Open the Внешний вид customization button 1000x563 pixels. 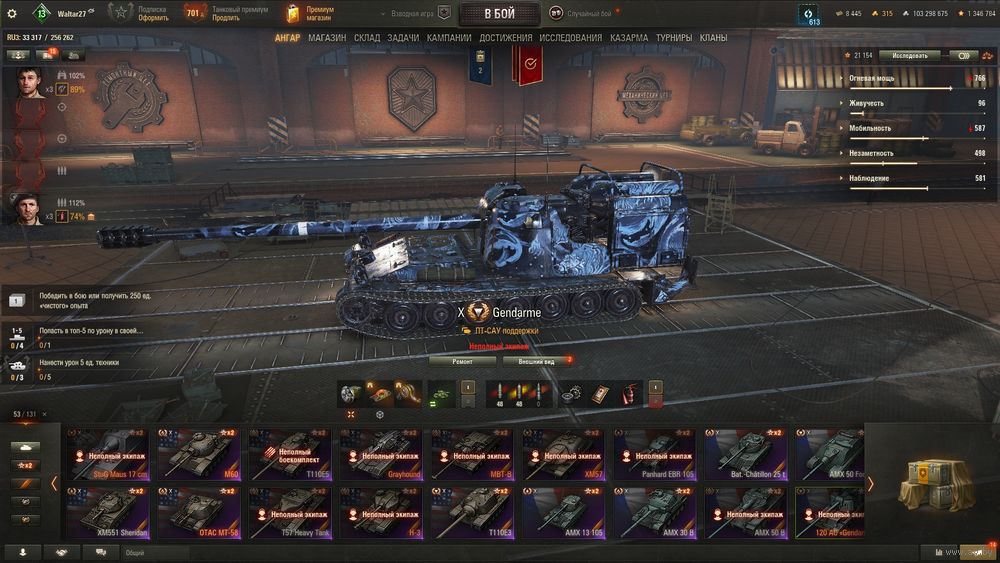[x=537, y=361]
